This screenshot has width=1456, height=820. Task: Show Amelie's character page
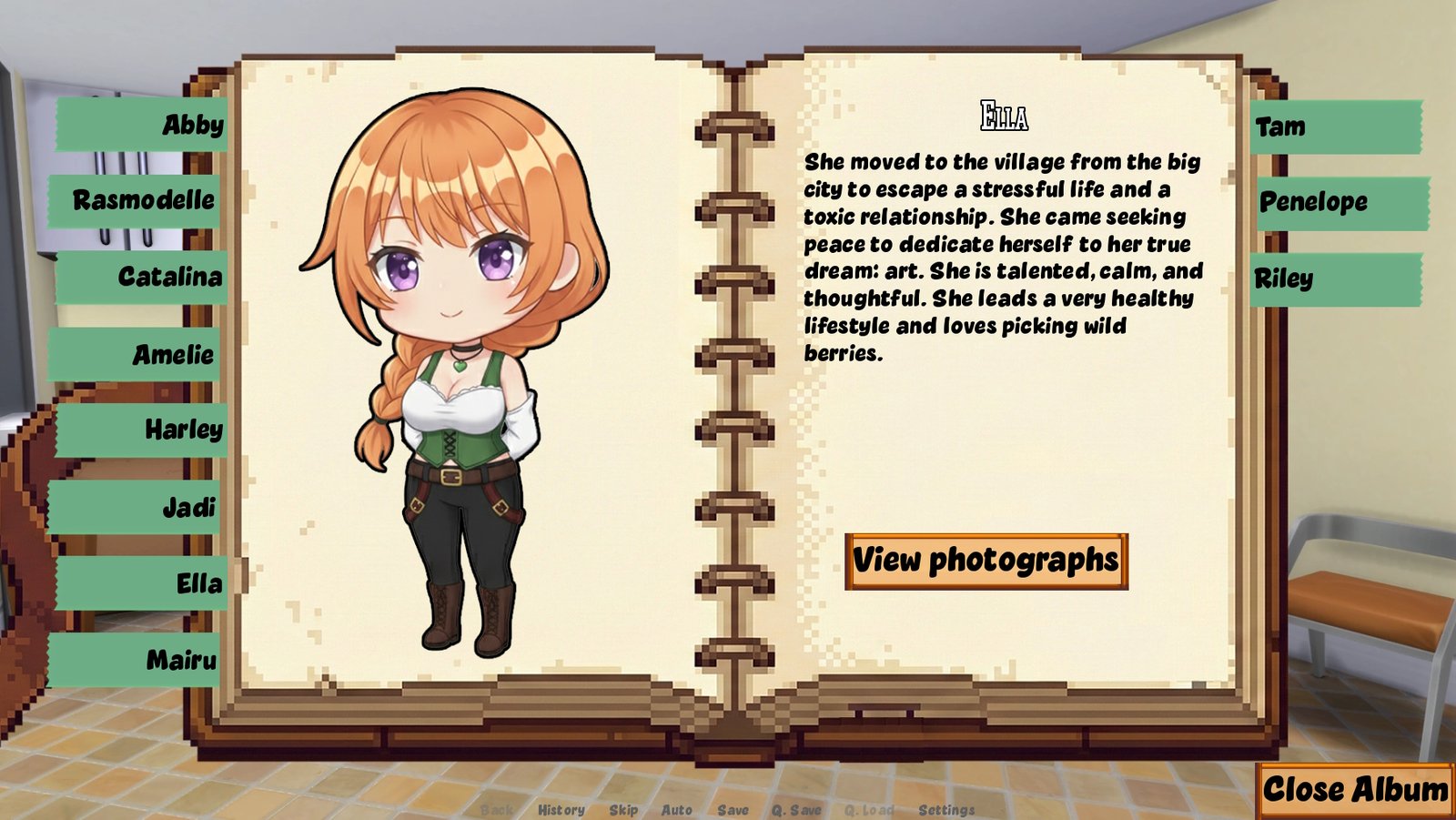point(136,354)
